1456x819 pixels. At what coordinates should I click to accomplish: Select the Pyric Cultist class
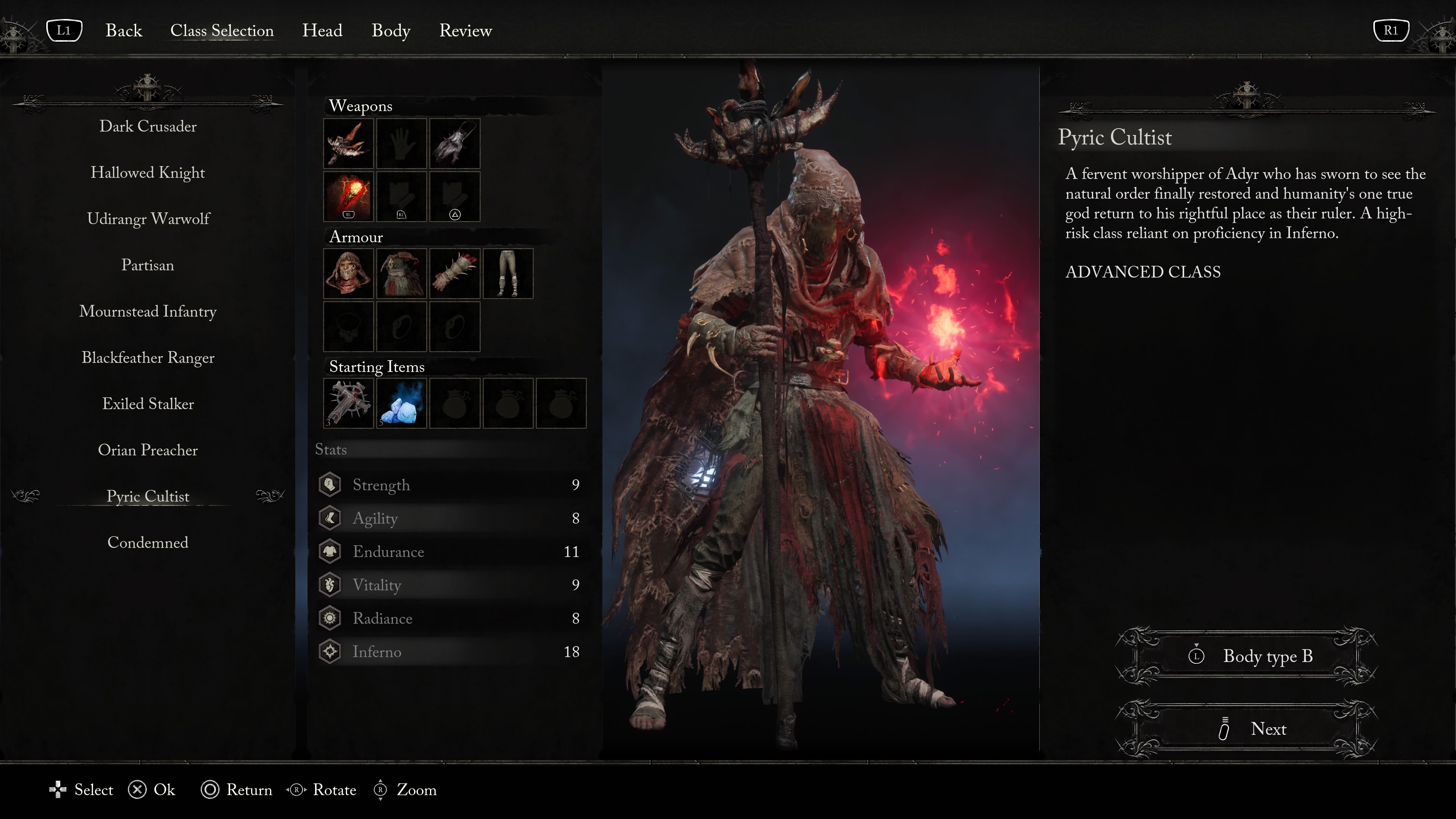click(147, 496)
